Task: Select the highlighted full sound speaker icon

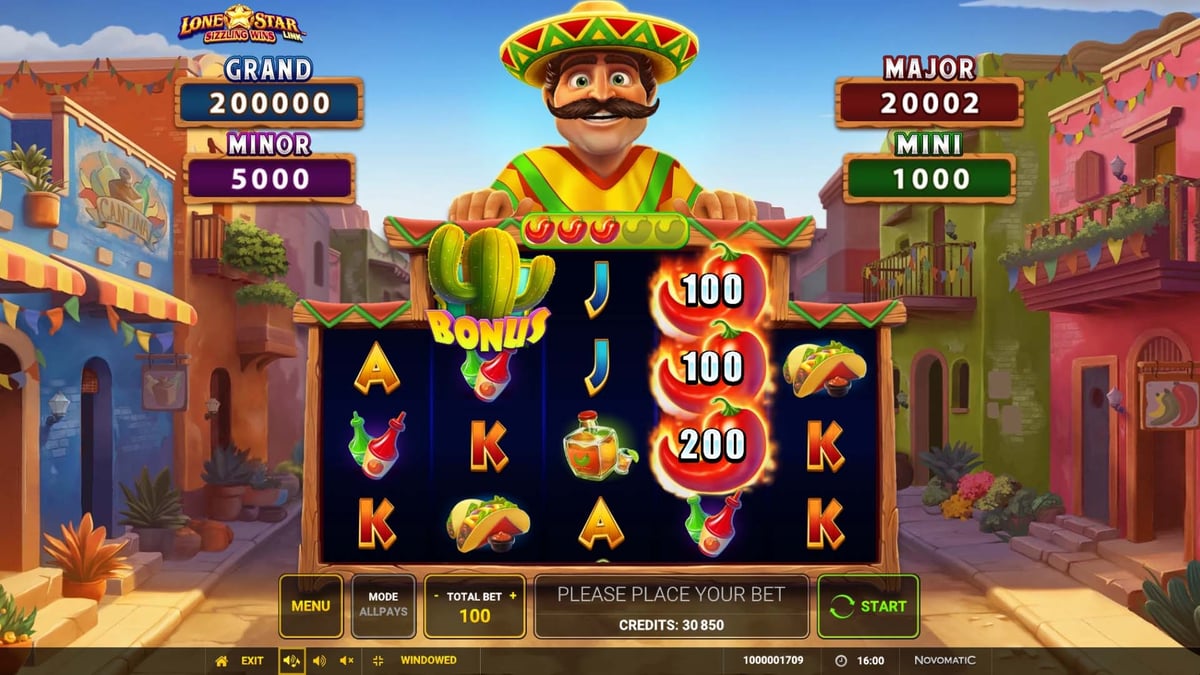Action: 292,661
